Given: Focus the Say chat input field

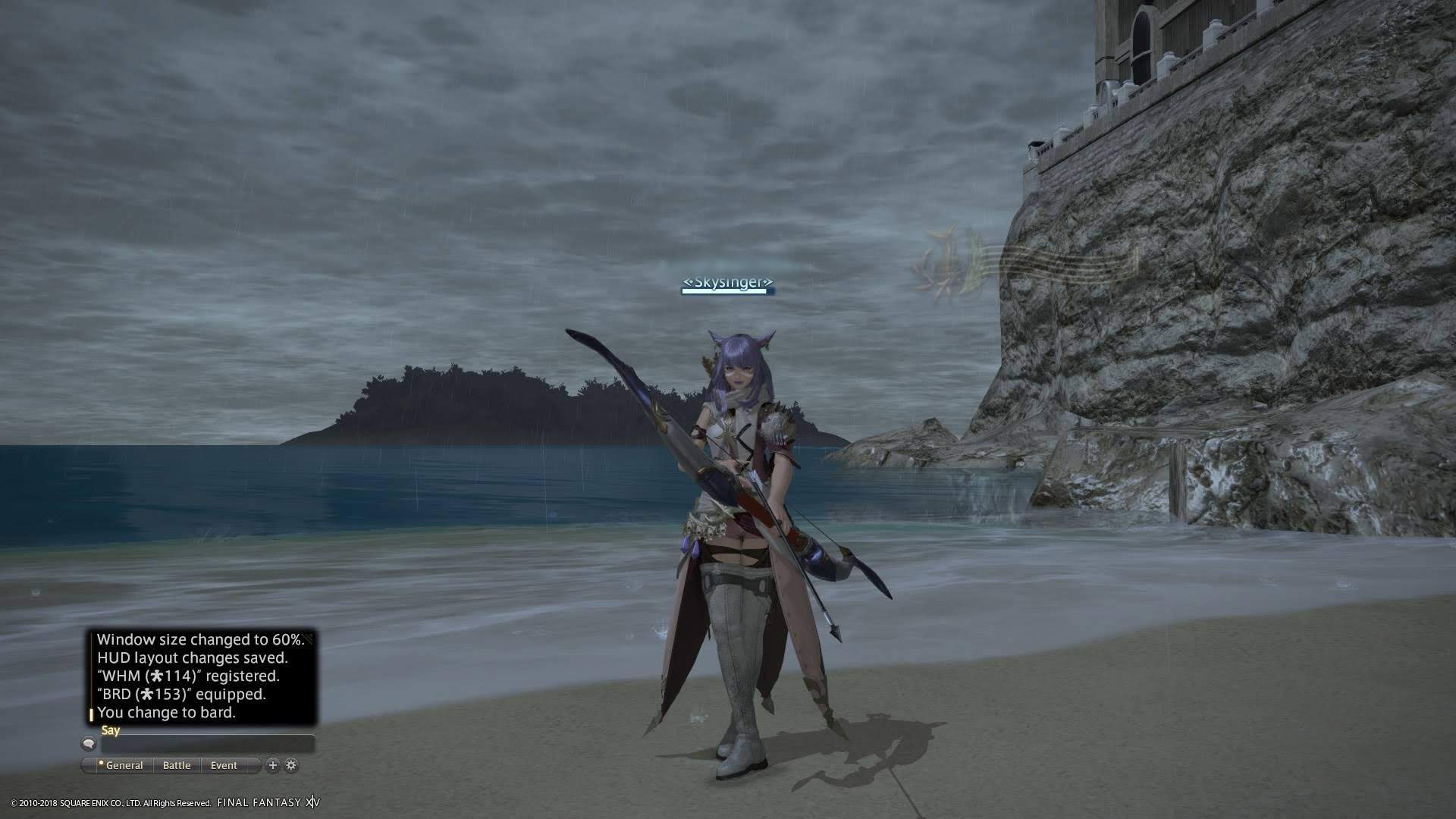Looking at the screenshot, I should (207, 744).
